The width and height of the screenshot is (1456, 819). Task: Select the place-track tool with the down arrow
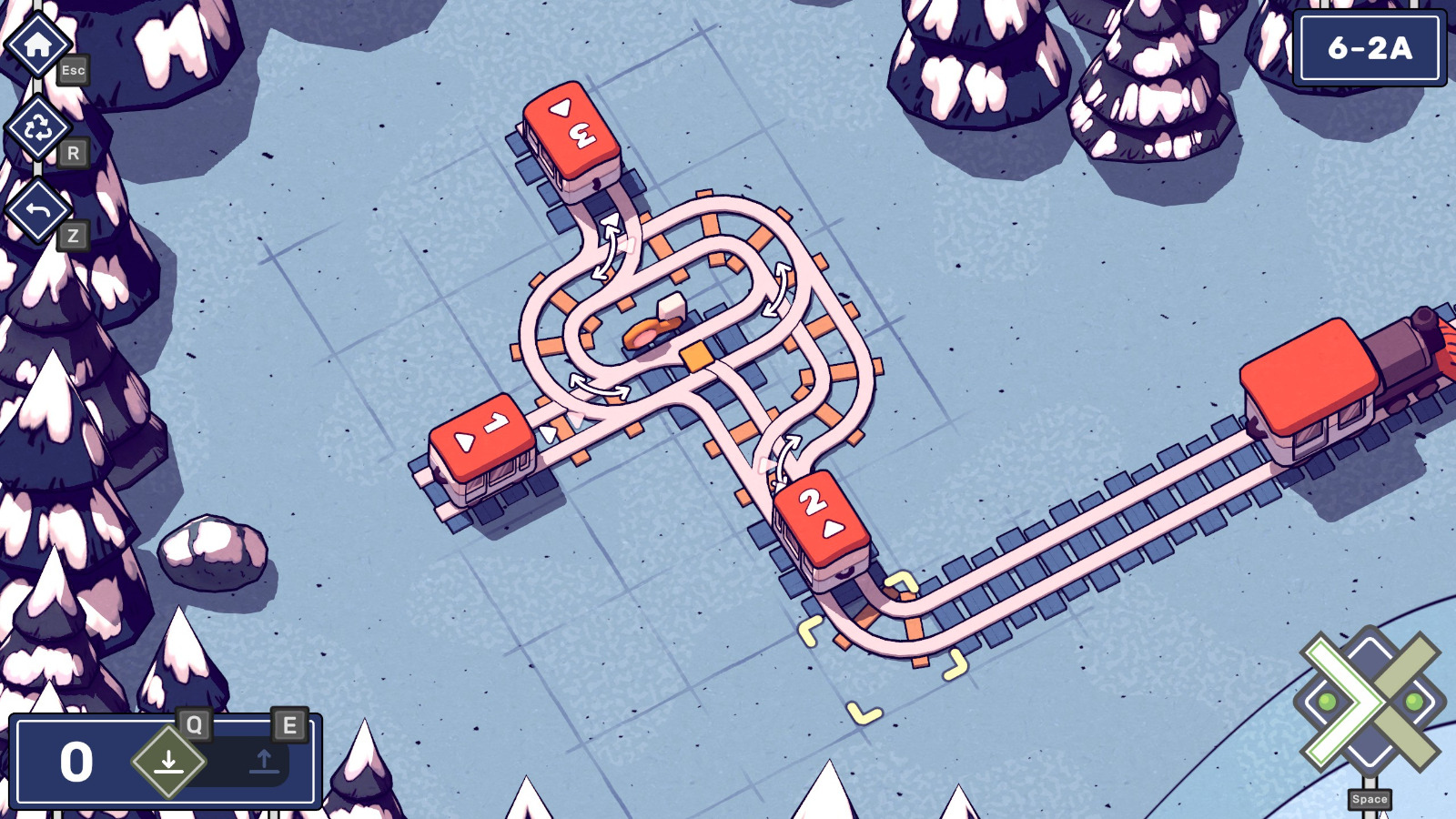coord(169,761)
